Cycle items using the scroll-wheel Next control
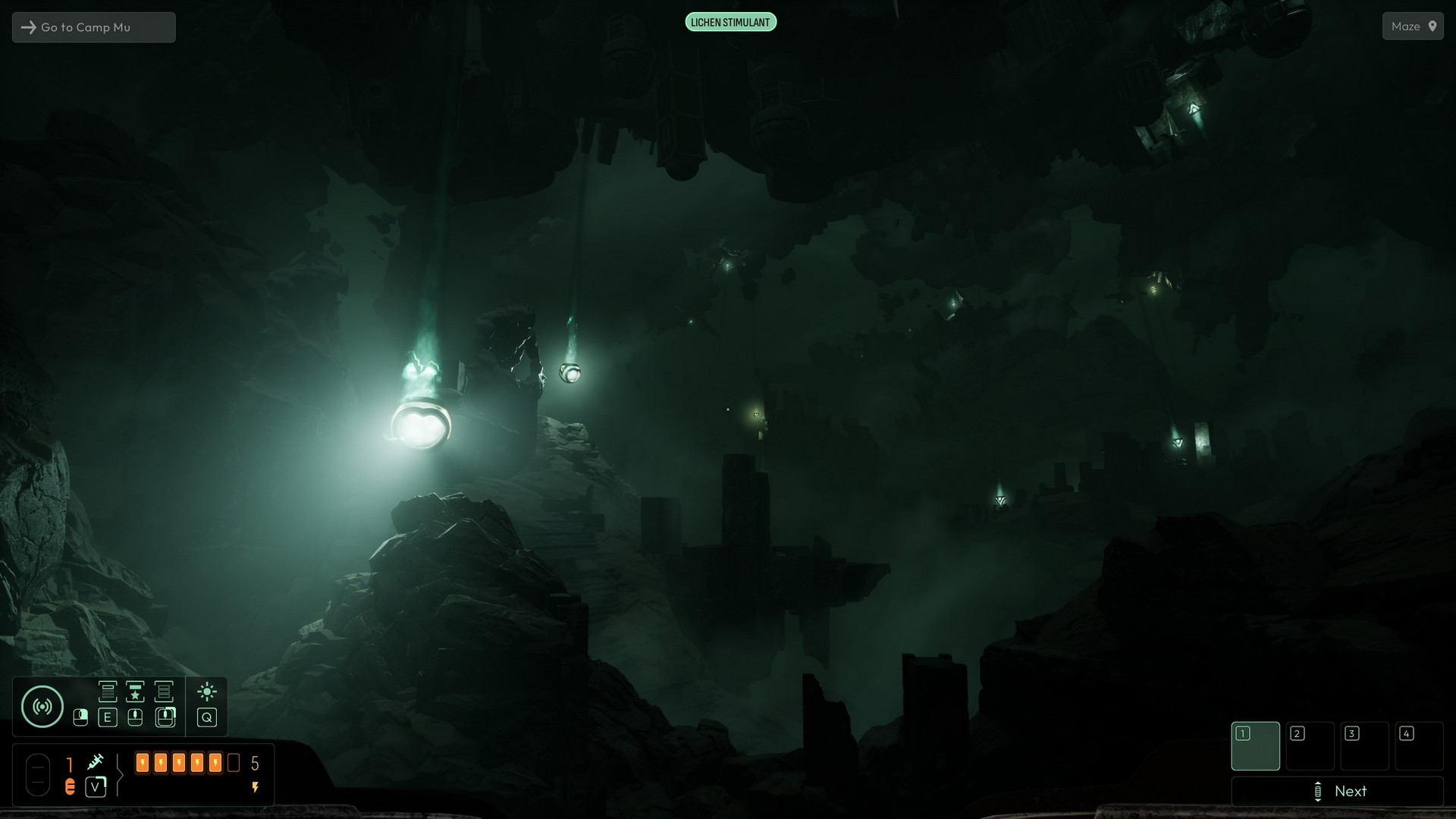The image size is (1456, 819). (1338, 791)
